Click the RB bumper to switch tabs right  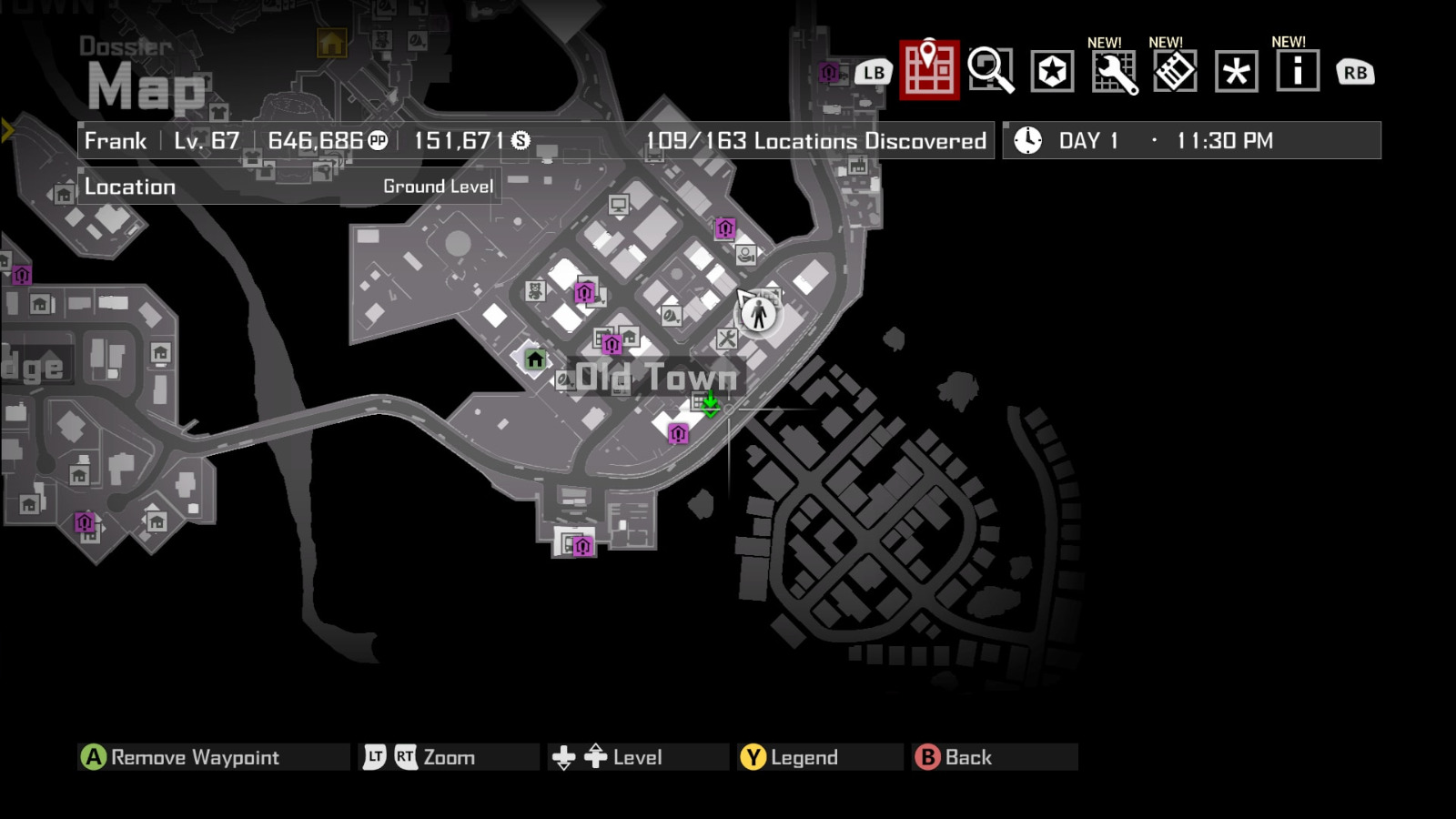point(1353,71)
